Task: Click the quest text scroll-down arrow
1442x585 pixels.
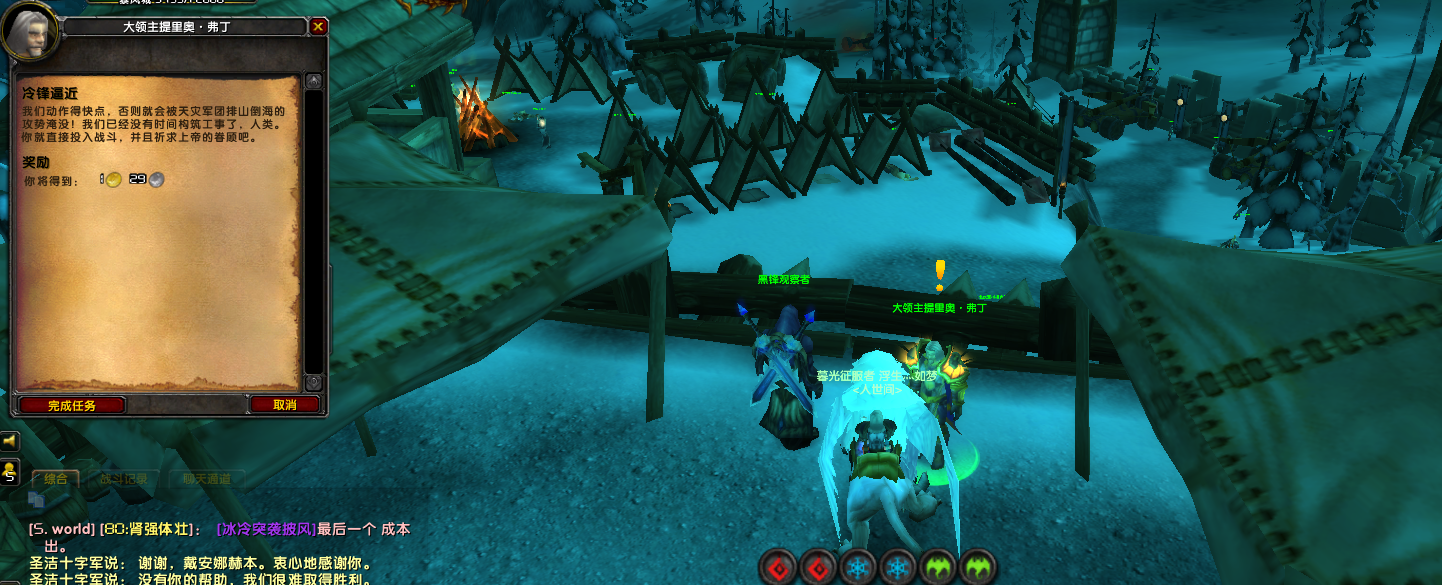Action: 313,382
